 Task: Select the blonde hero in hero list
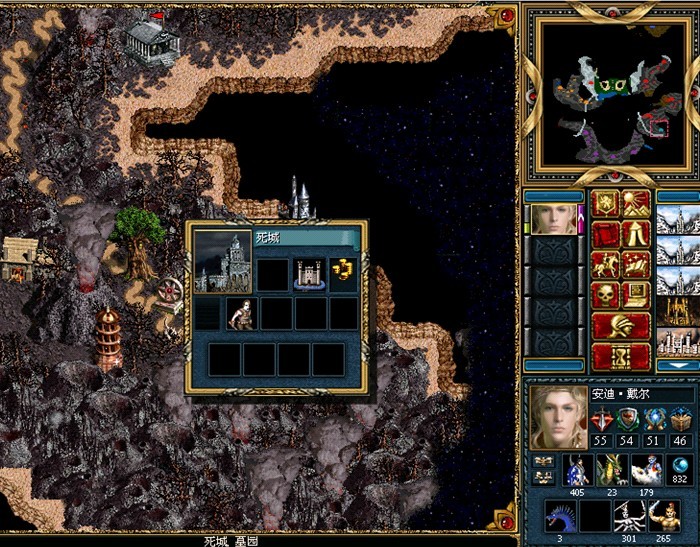(x=555, y=219)
